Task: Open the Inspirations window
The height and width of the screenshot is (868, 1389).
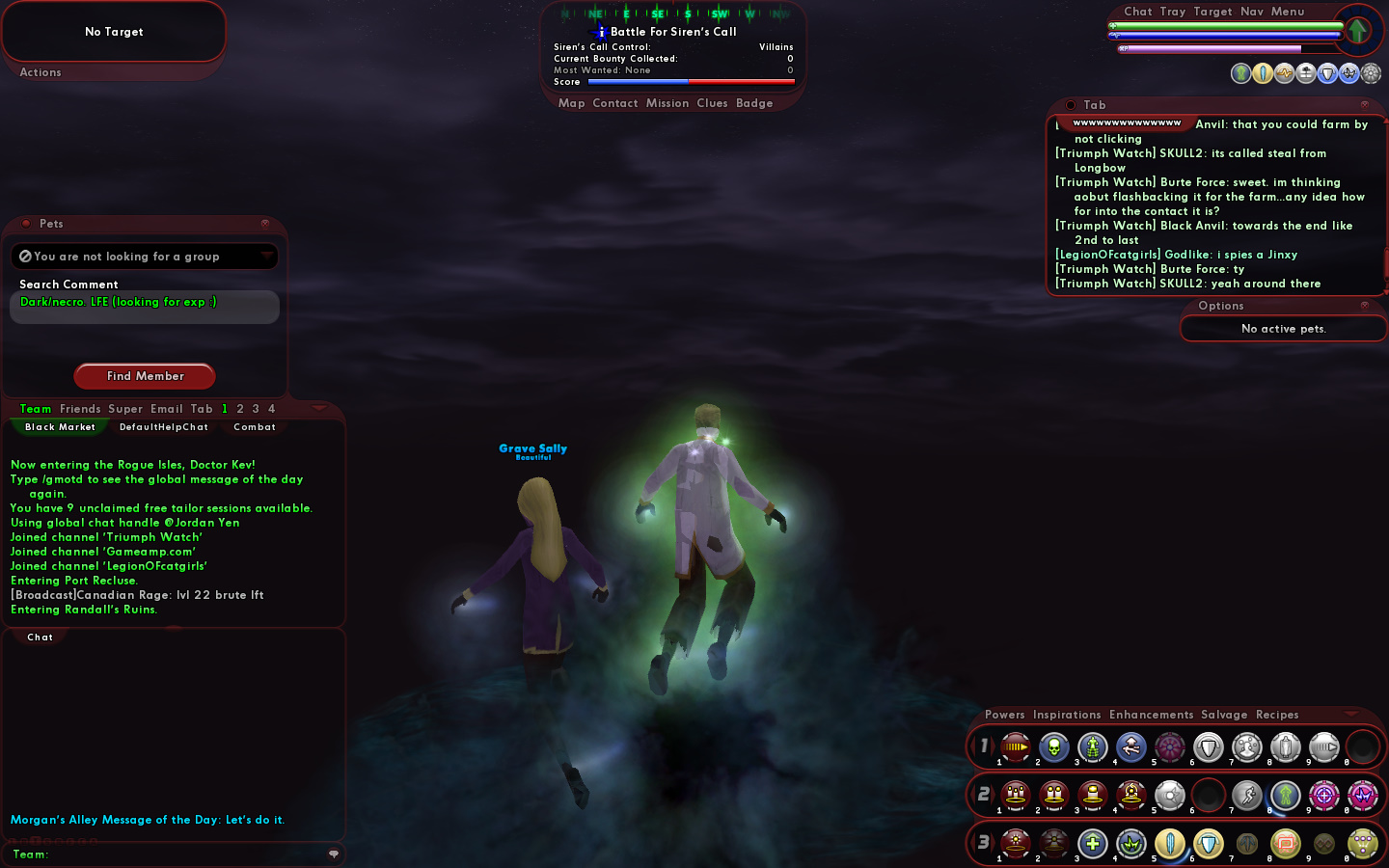Action: pos(1067,715)
